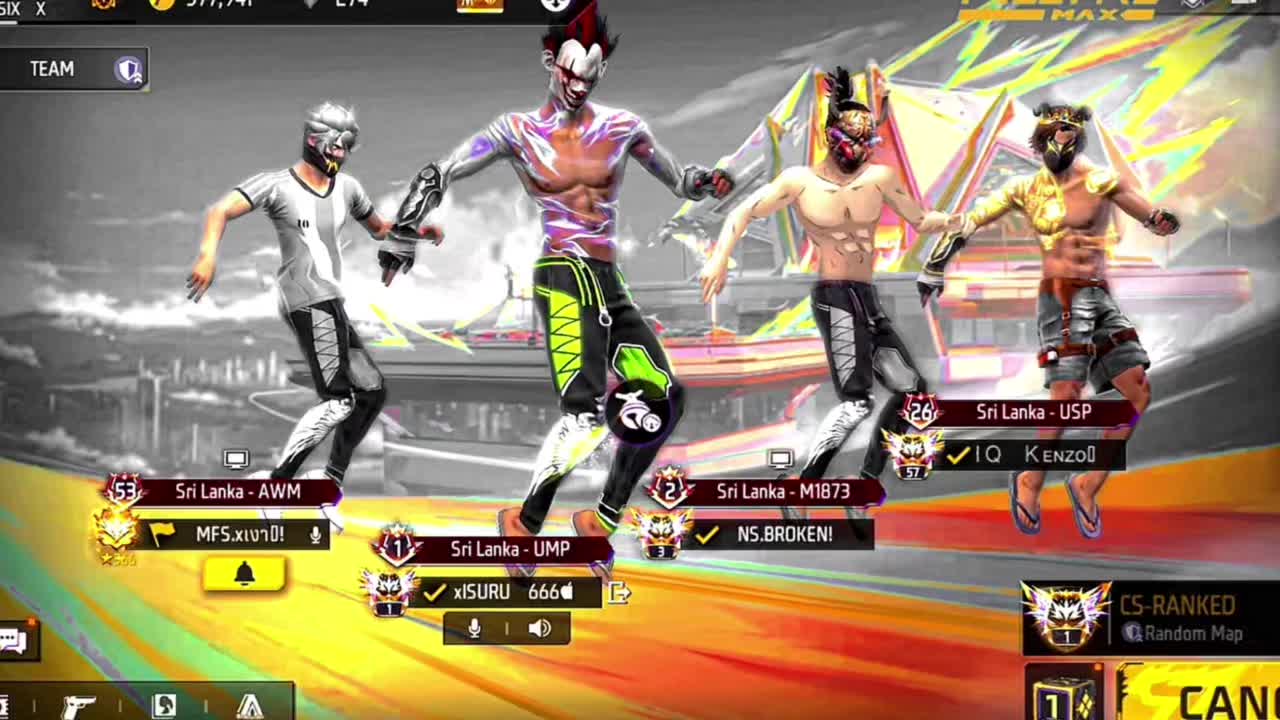Toggle the speaker sound button

(x=539, y=628)
